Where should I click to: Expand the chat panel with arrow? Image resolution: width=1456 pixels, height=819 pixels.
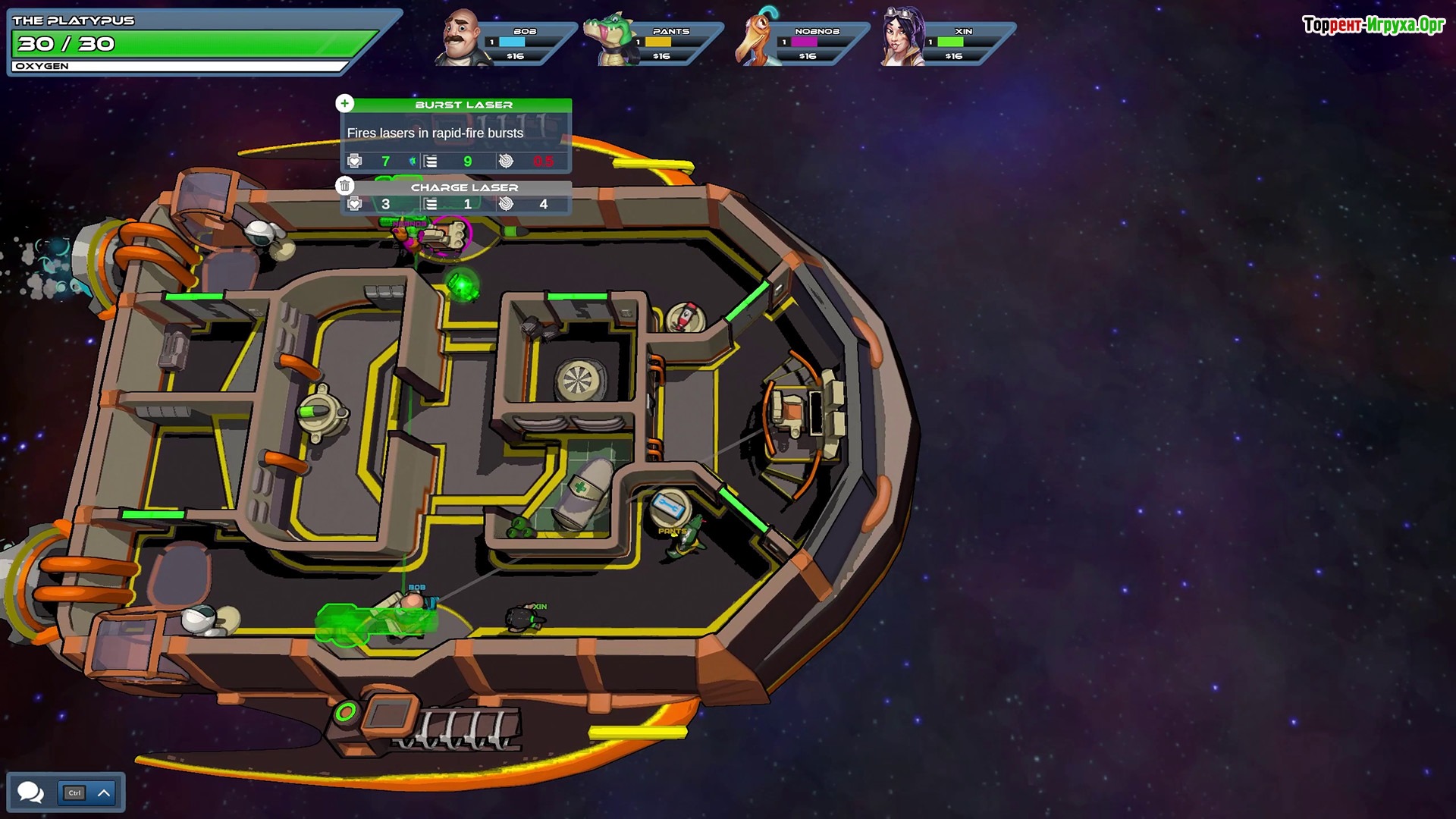pyautogui.click(x=104, y=793)
